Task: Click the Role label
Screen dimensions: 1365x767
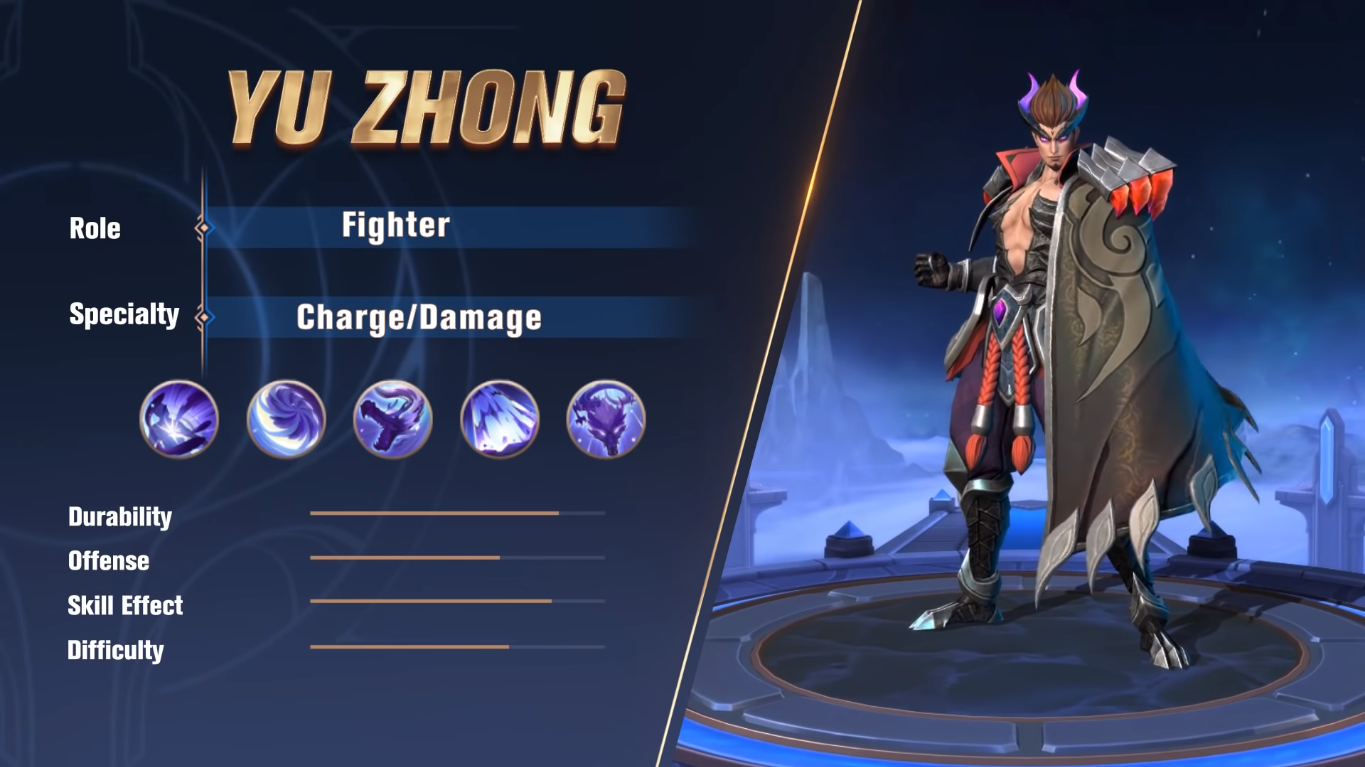Action: (x=93, y=228)
